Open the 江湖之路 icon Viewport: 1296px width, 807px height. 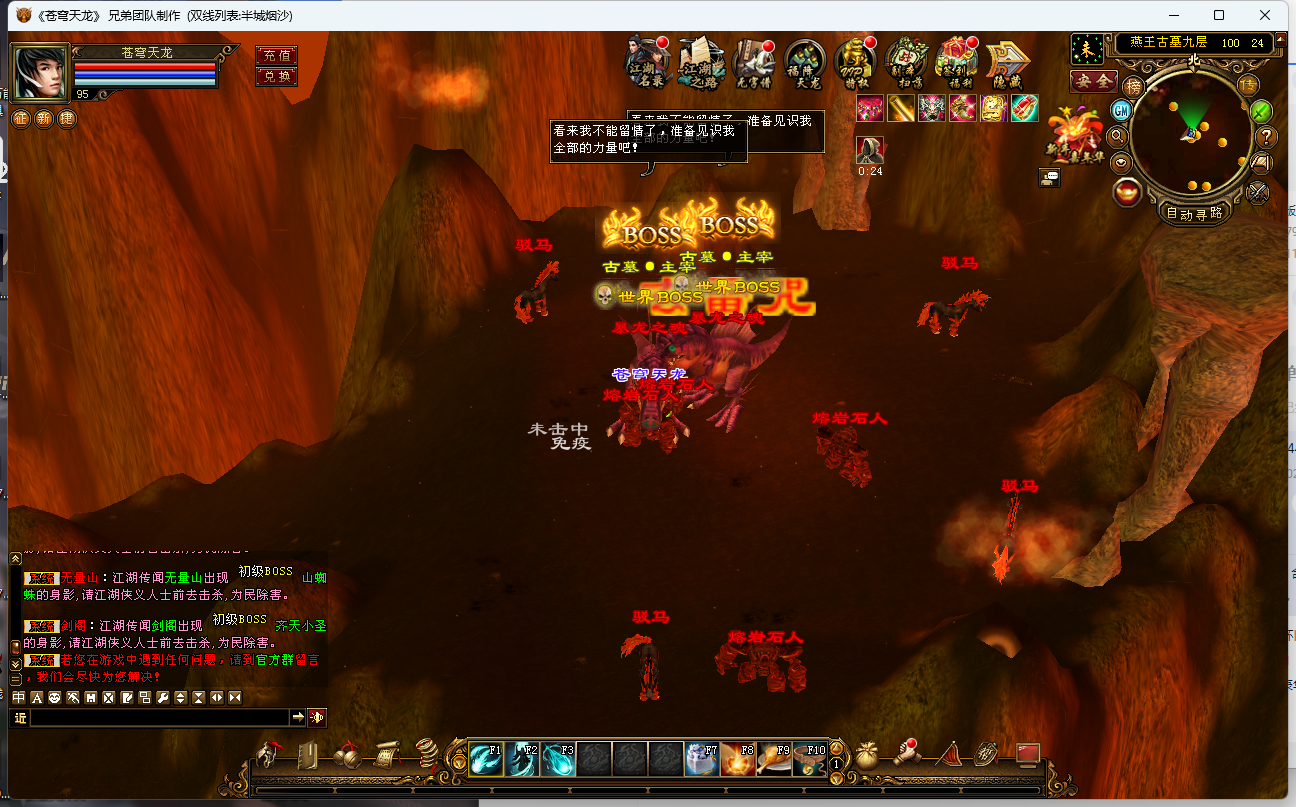click(x=700, y=63)
